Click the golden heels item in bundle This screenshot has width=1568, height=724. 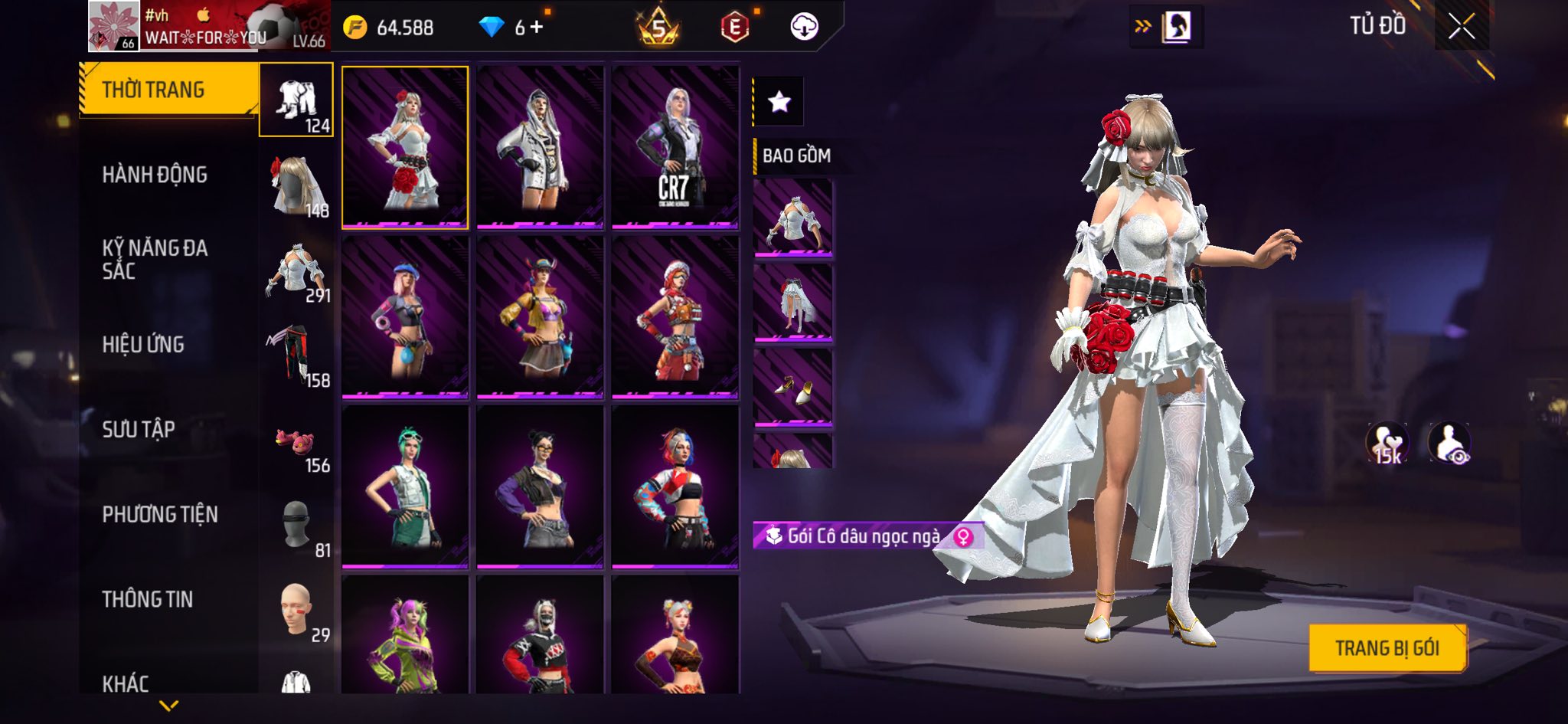click(793, 387)
